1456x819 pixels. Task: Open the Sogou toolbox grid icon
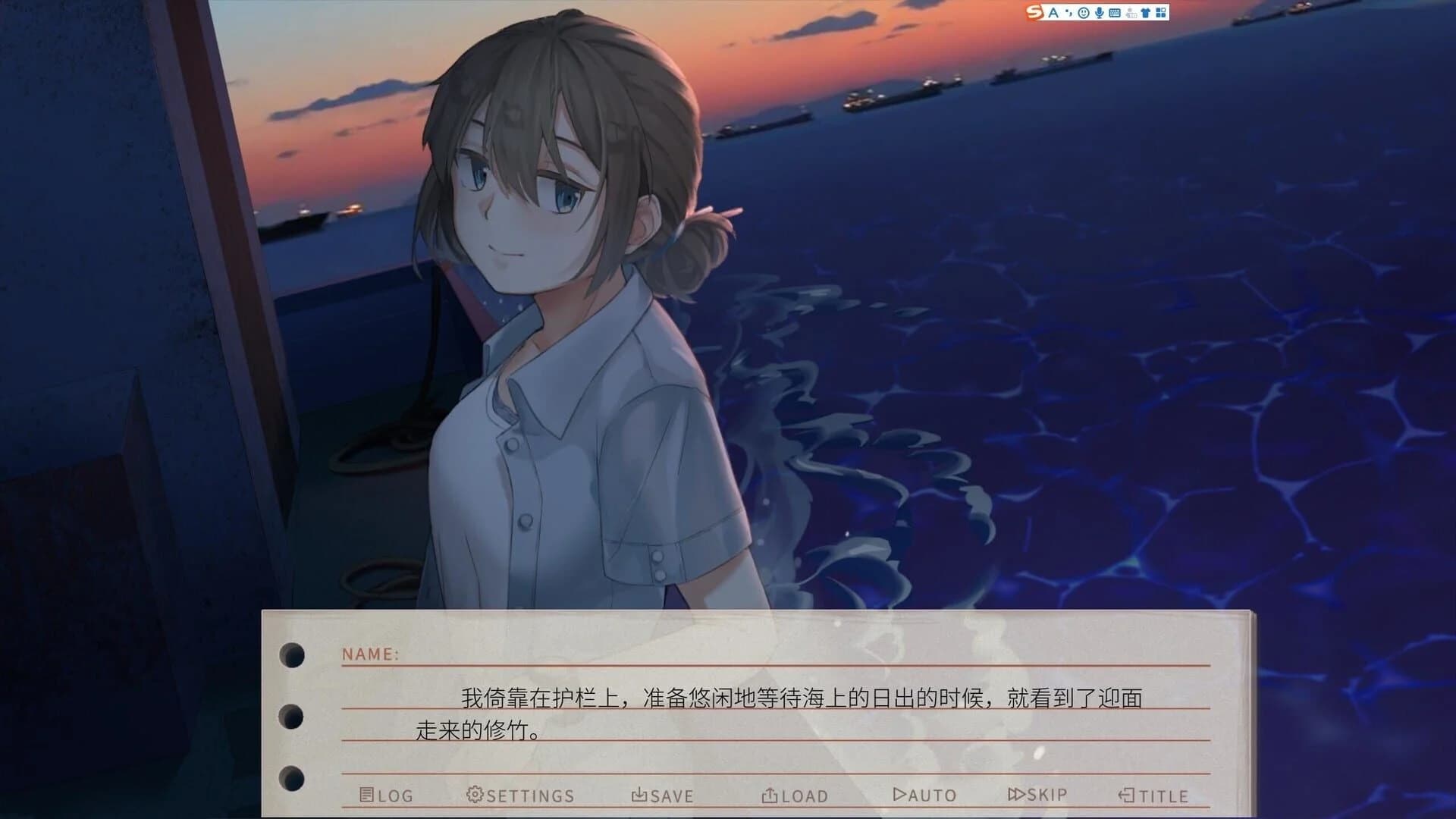coord(1162,13)
